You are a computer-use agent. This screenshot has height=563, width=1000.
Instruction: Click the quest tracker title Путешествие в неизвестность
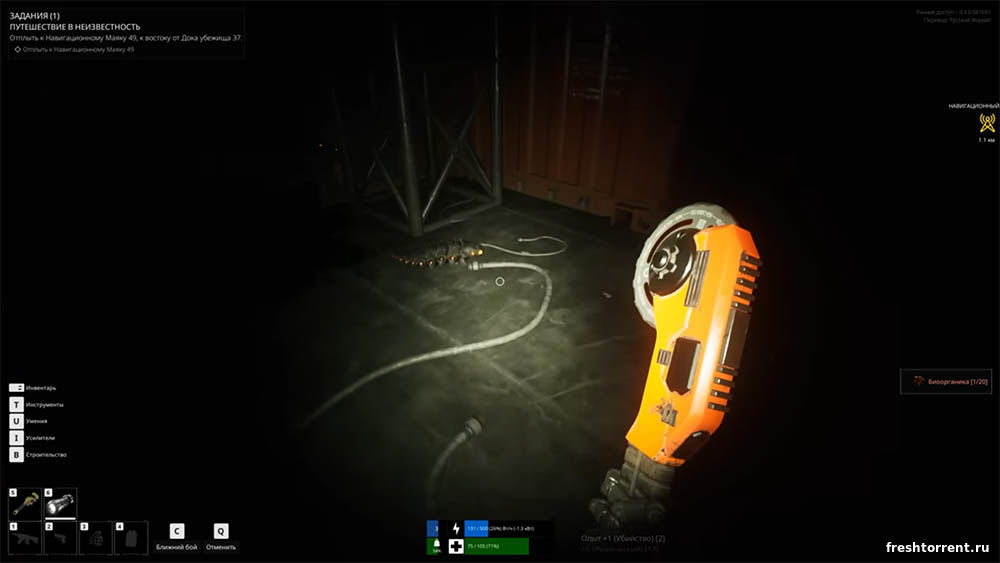tap(75, 27)
